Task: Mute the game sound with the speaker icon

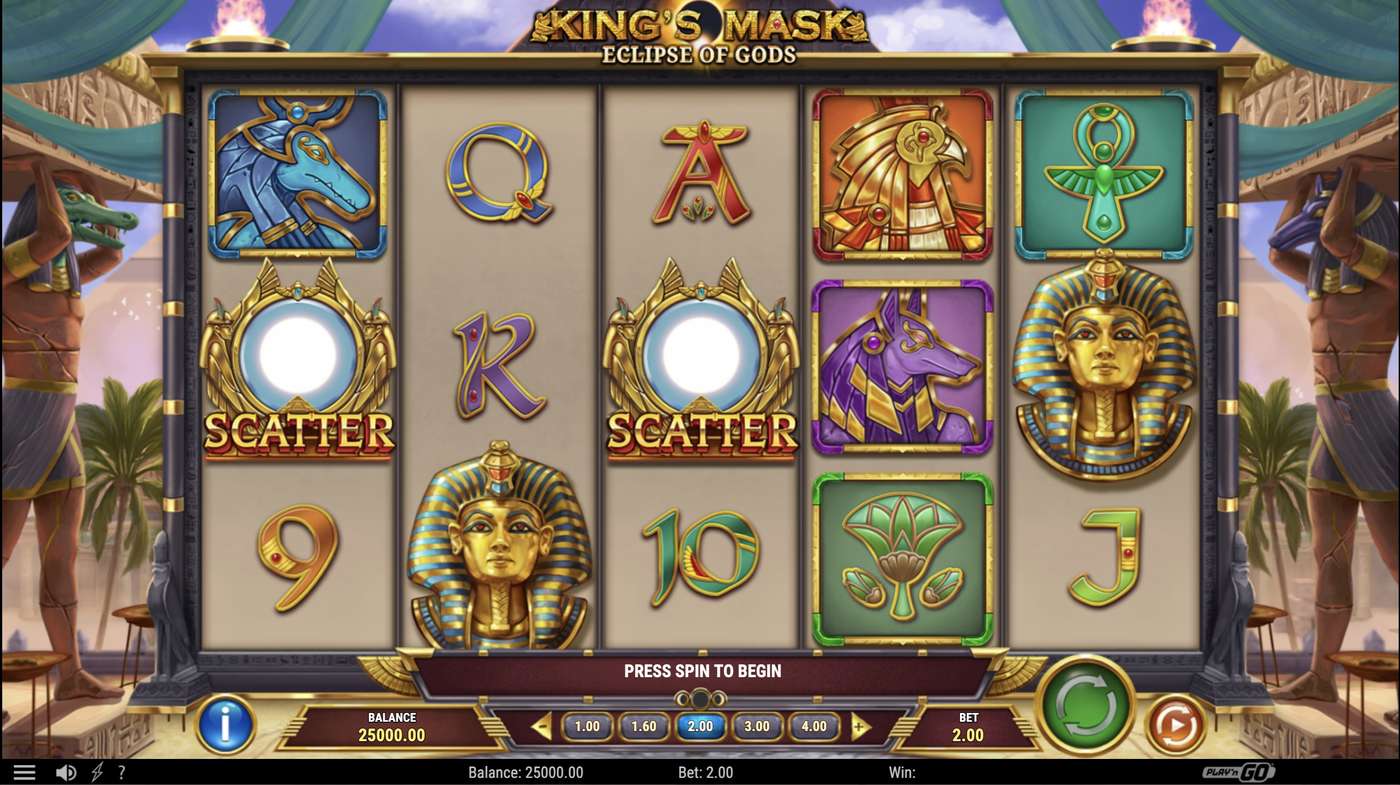Action: (66, 771)
